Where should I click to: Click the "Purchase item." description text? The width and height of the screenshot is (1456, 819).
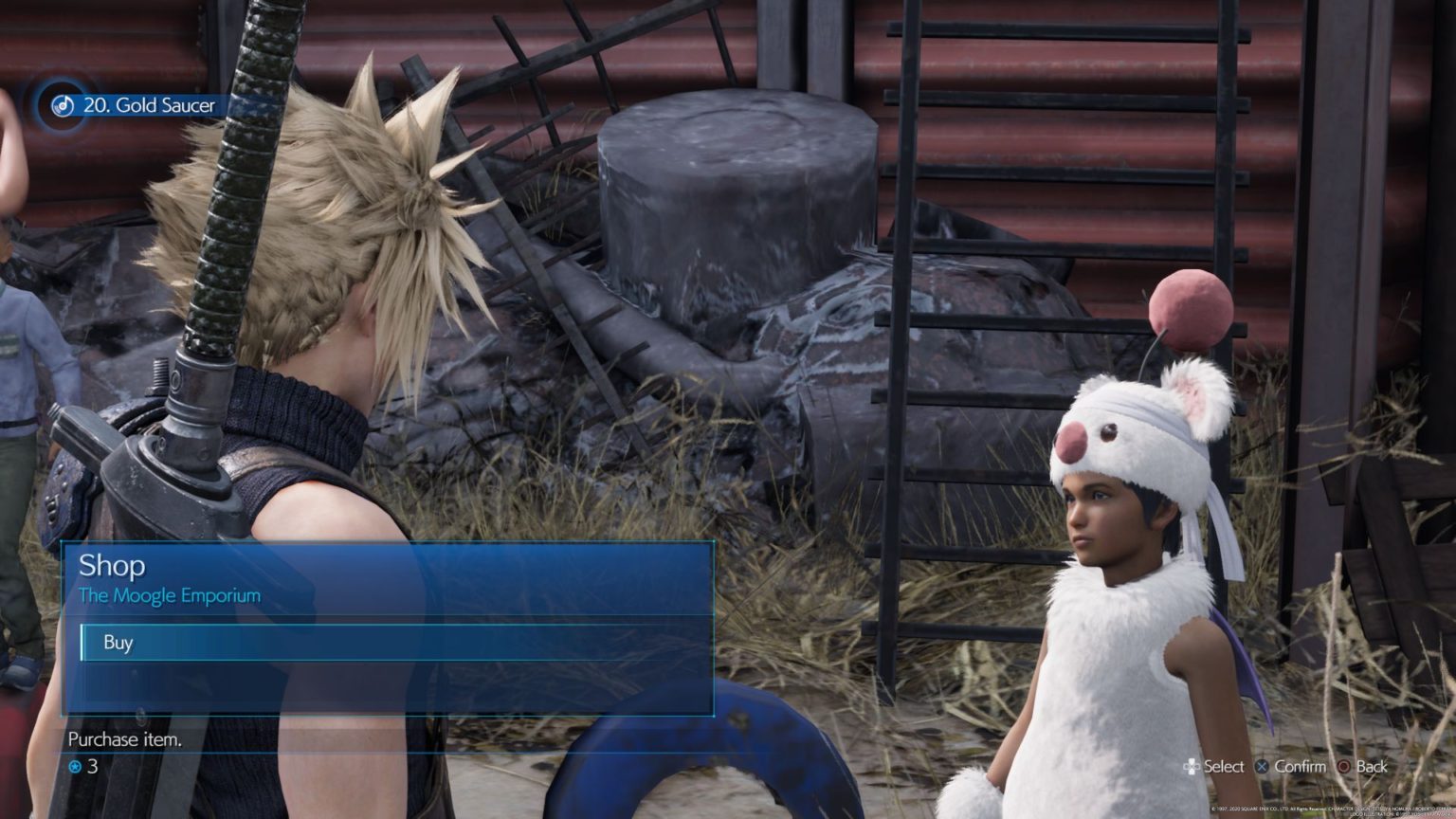coord(123,740)
